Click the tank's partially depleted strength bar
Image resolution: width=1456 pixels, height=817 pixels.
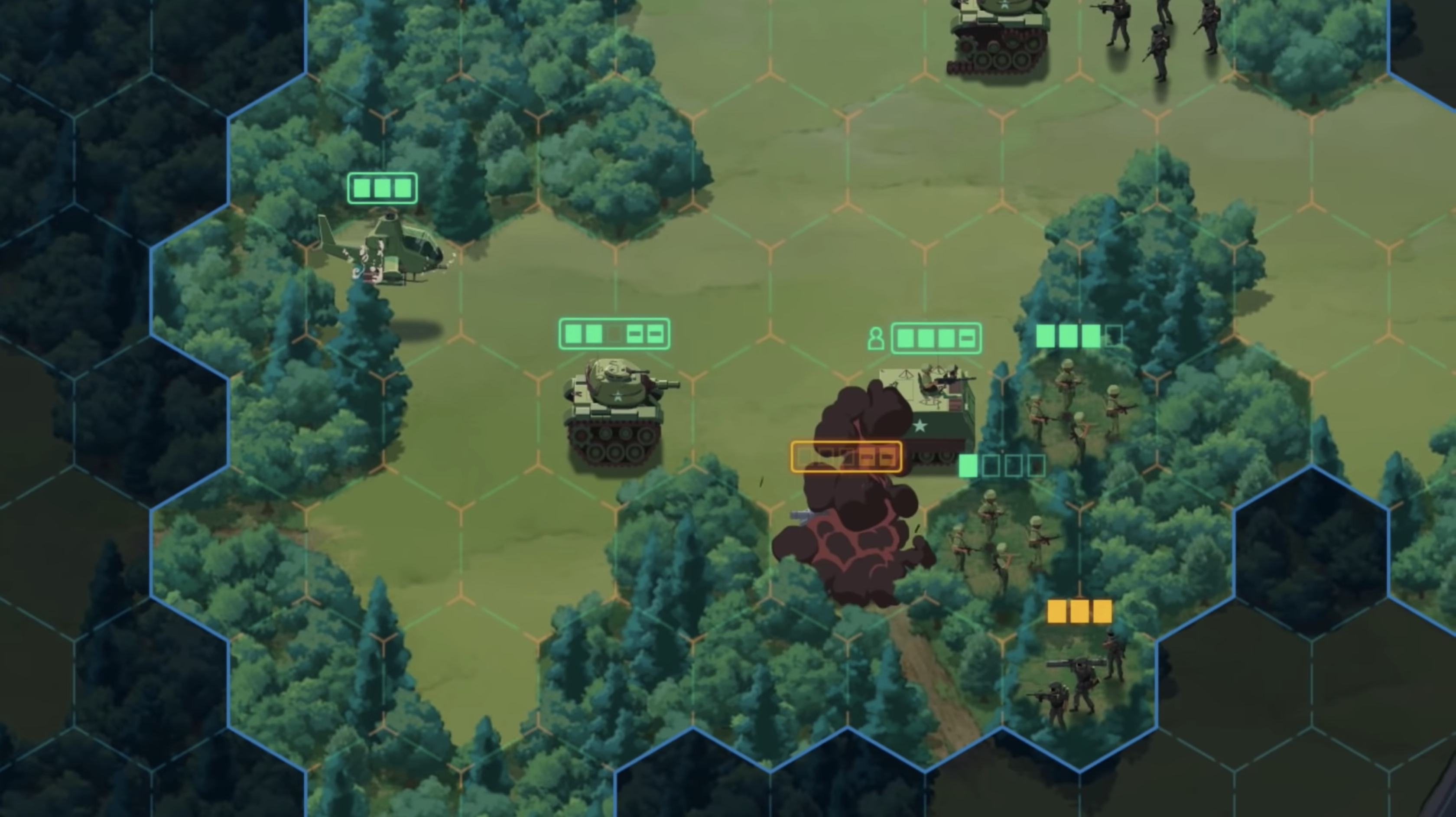pyautogui.click(x=613, y=334)
